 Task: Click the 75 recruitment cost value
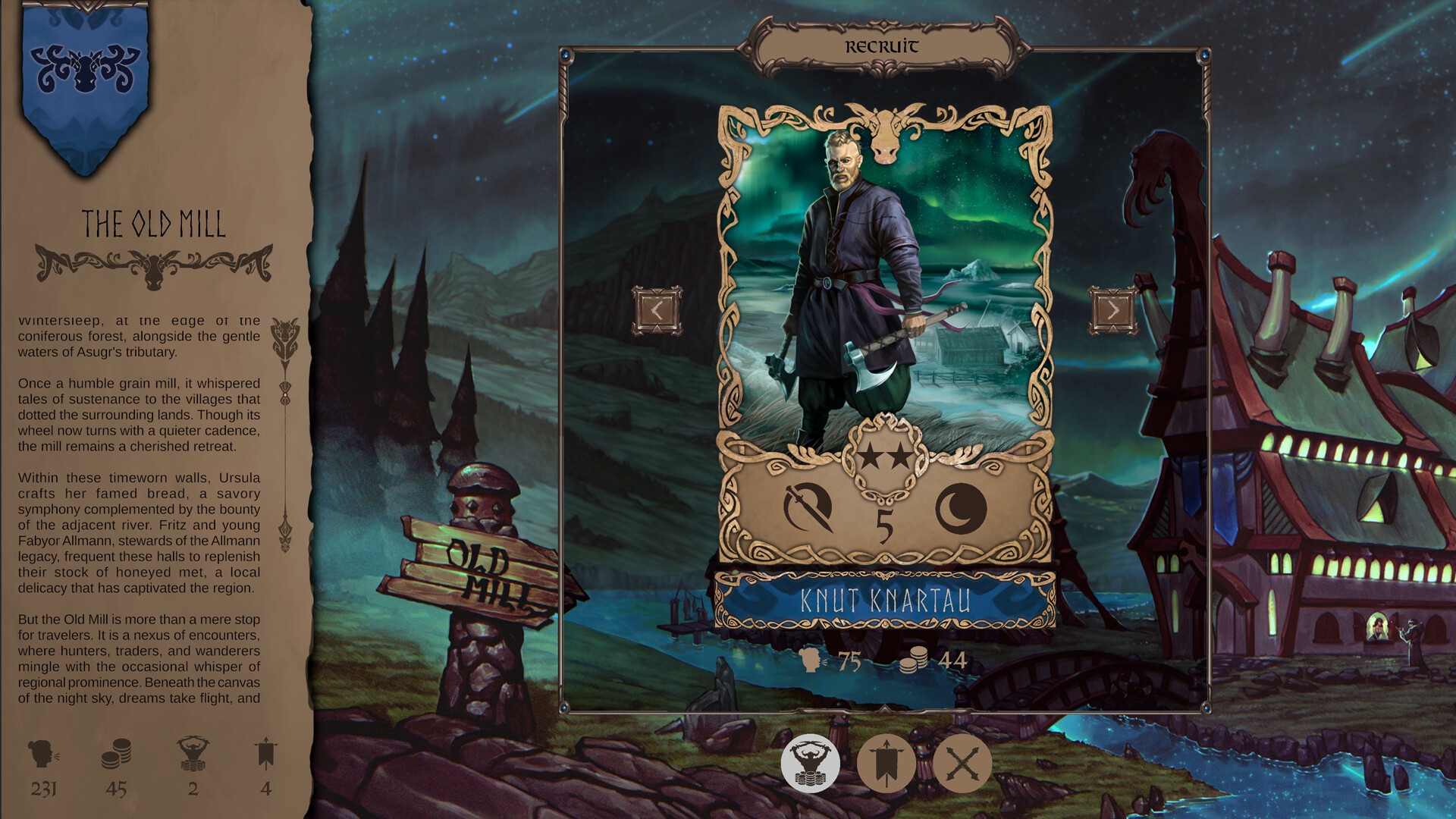(849, 661)
